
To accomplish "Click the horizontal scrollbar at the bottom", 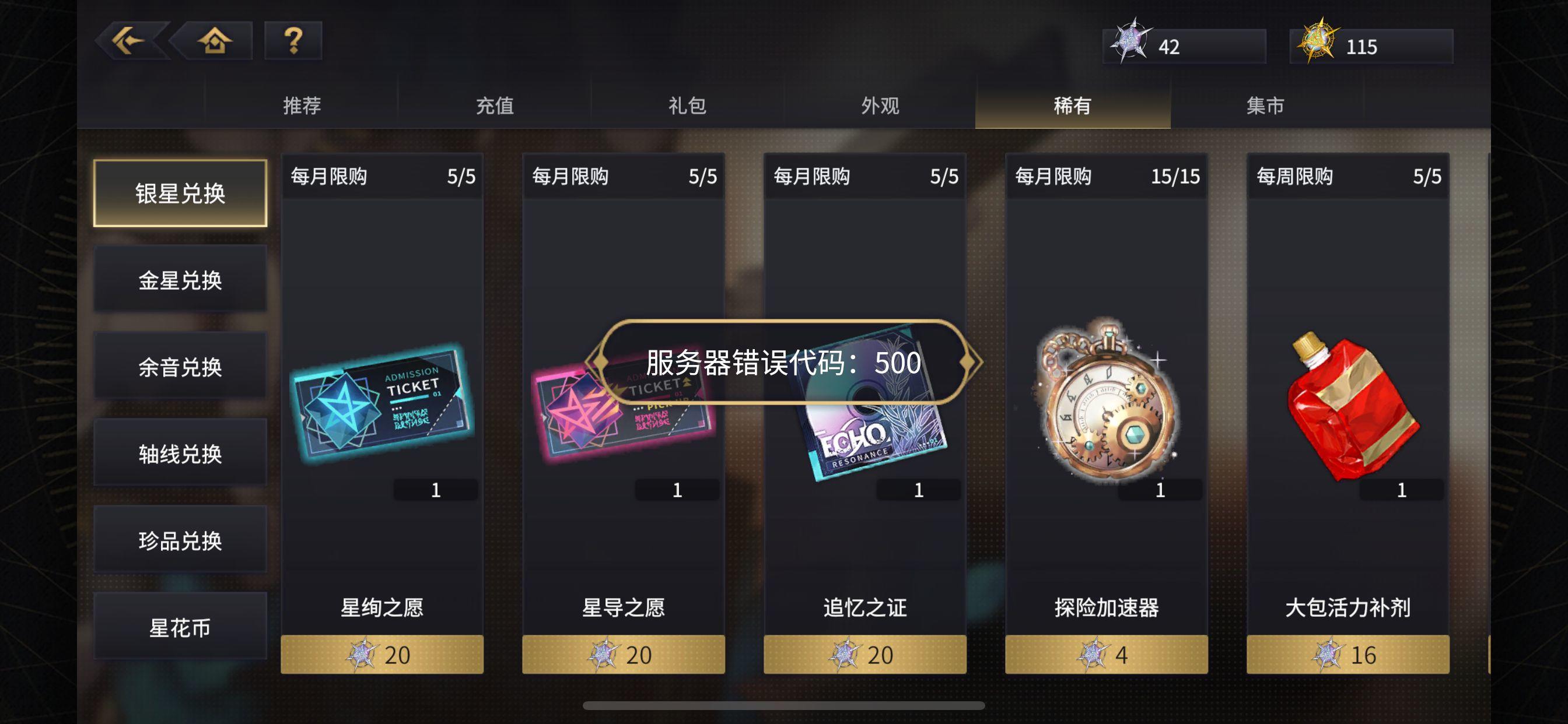I will [784, 706].
